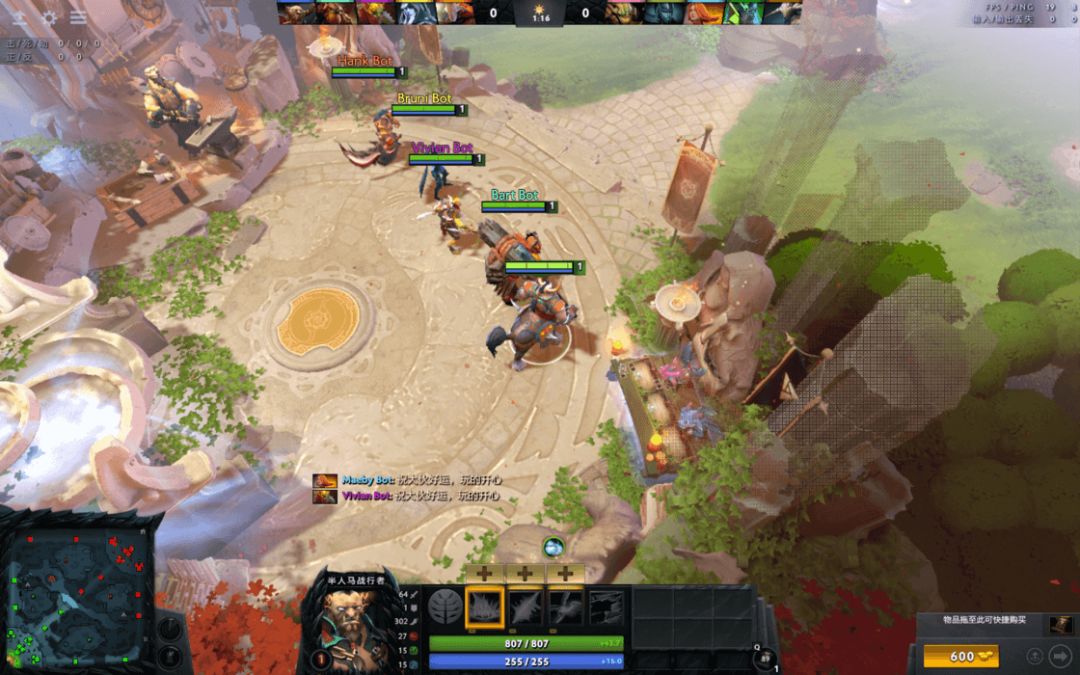The width and height of the screenshot is (1080, 675).
Task: Activate the gold-highlighted first ability (Hoof Stomp)
Action: point(485,607)
